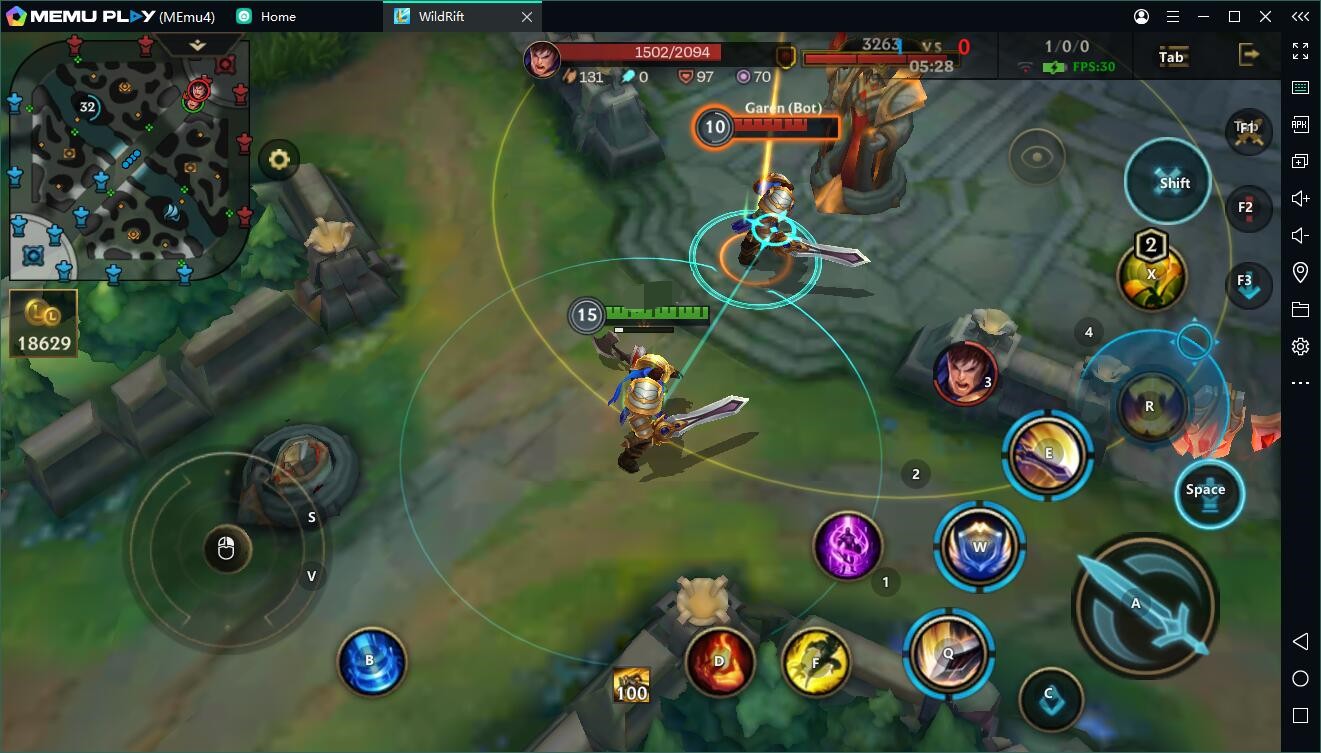
Task: Open the gold shop showing 18629
Action: (x=44, y=325)
